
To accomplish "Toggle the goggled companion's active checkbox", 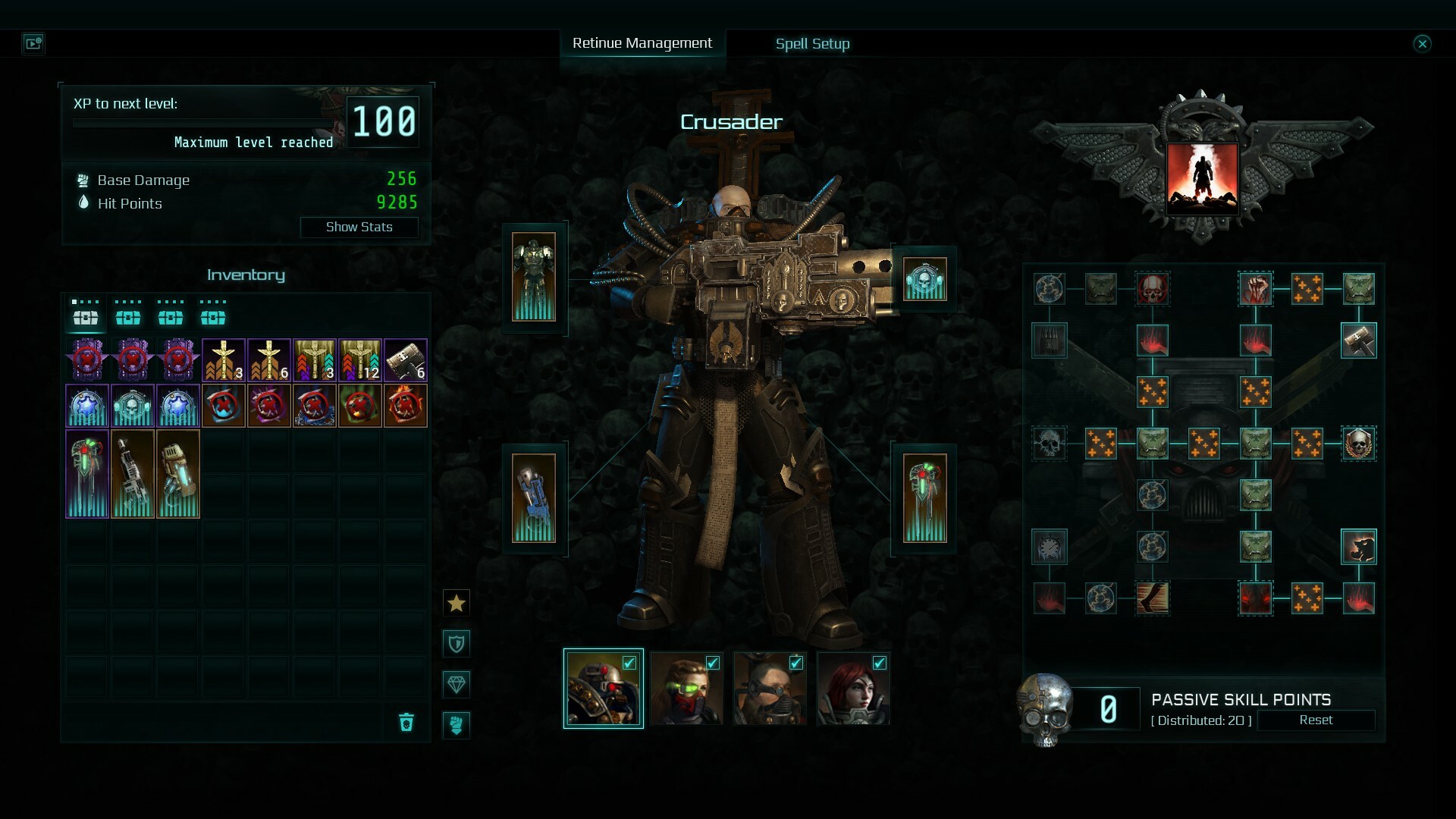I will tap(795, 663).
